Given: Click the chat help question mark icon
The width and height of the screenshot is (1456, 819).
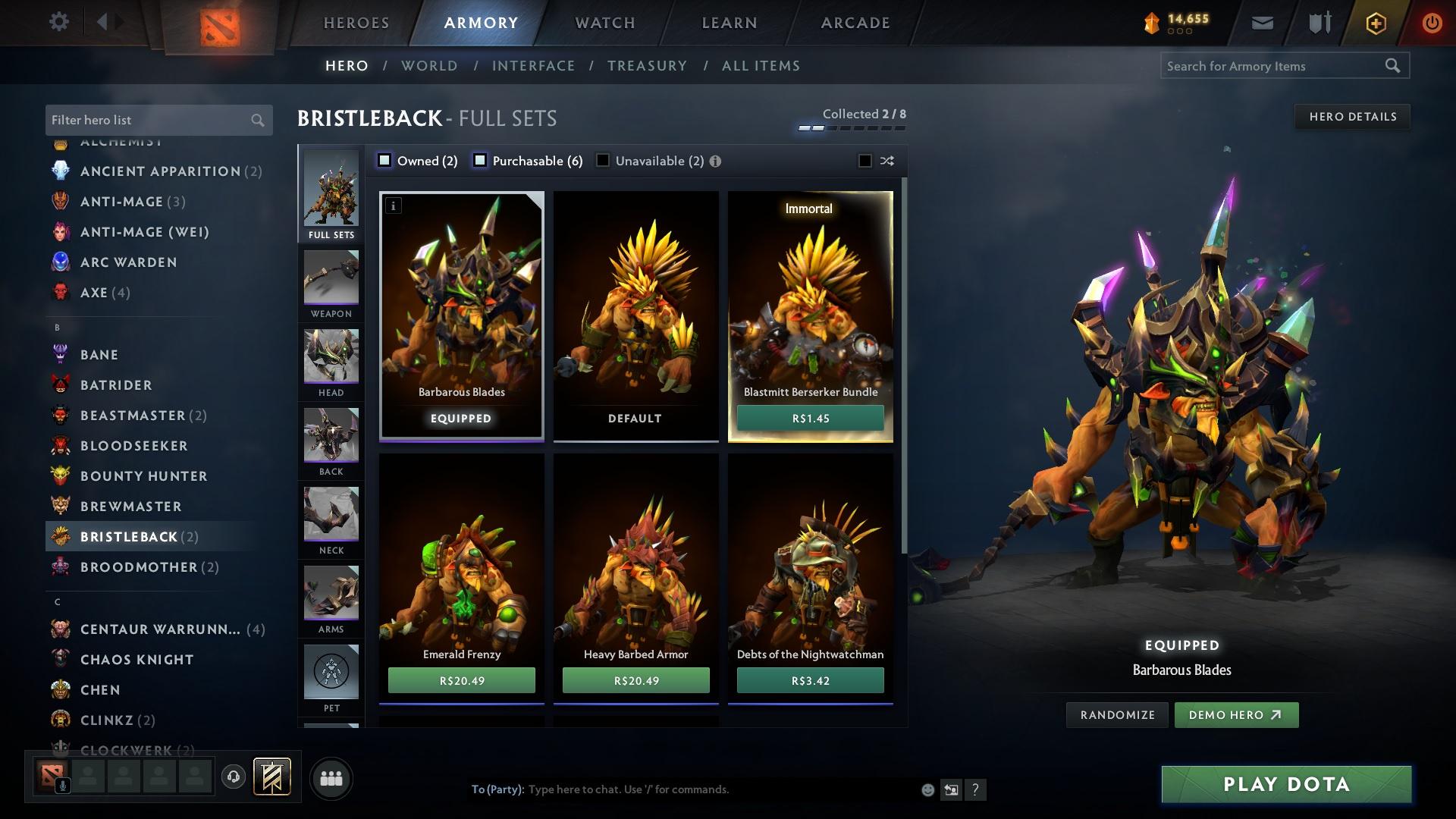Looking at the screenshot, I should pyautogui.click(x=976, y=789).
